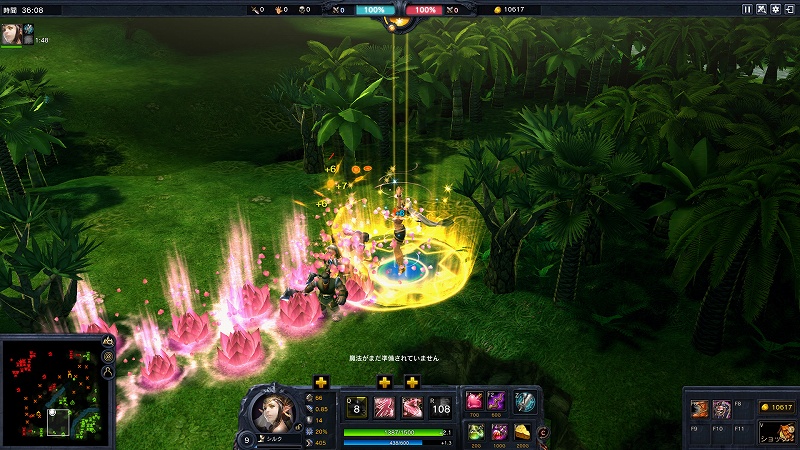Activate the R ability showing 108
The image size is (800, 450).
click(x=440, y=407)
